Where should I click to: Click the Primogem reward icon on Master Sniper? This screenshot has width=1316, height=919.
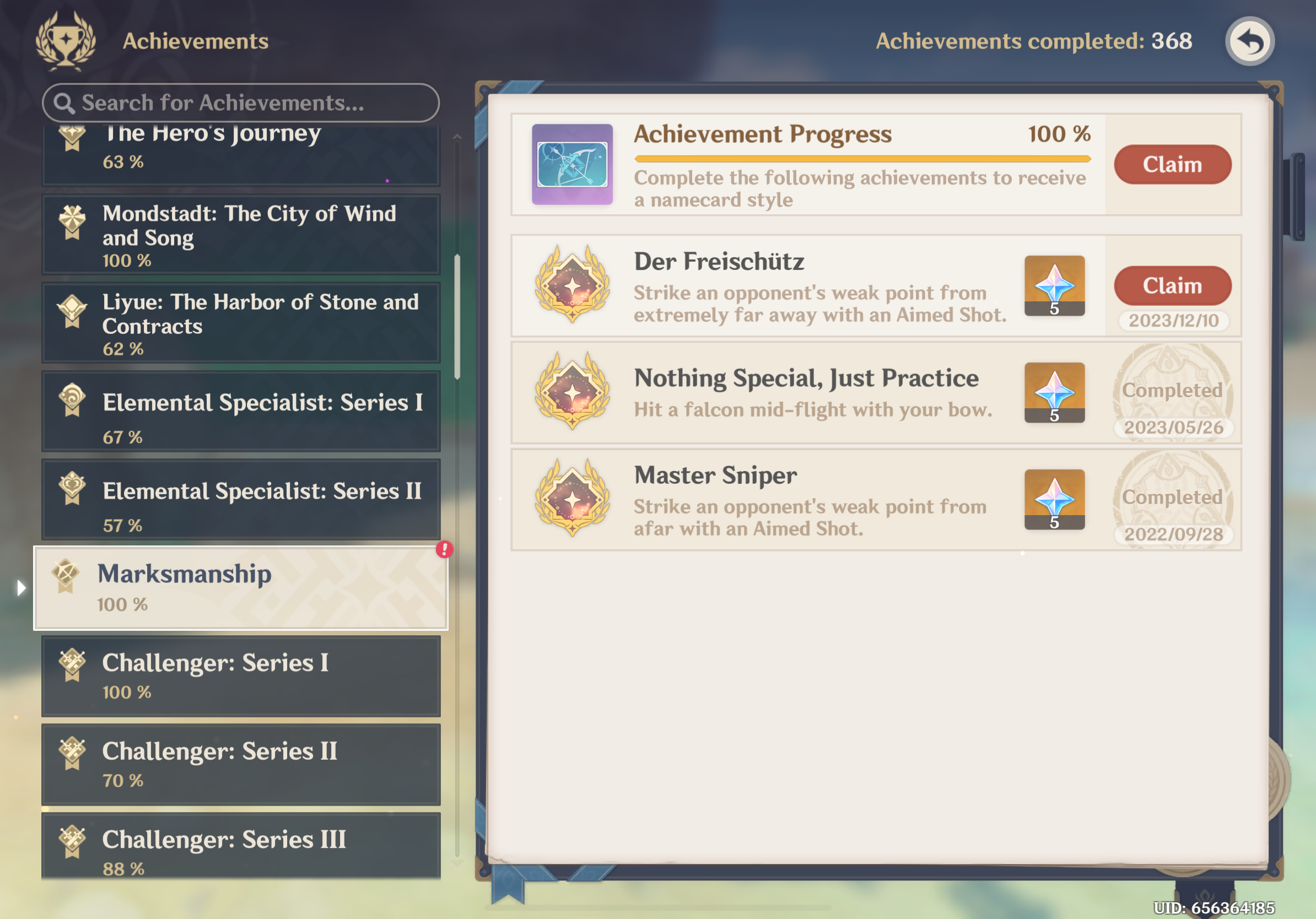1054,500
